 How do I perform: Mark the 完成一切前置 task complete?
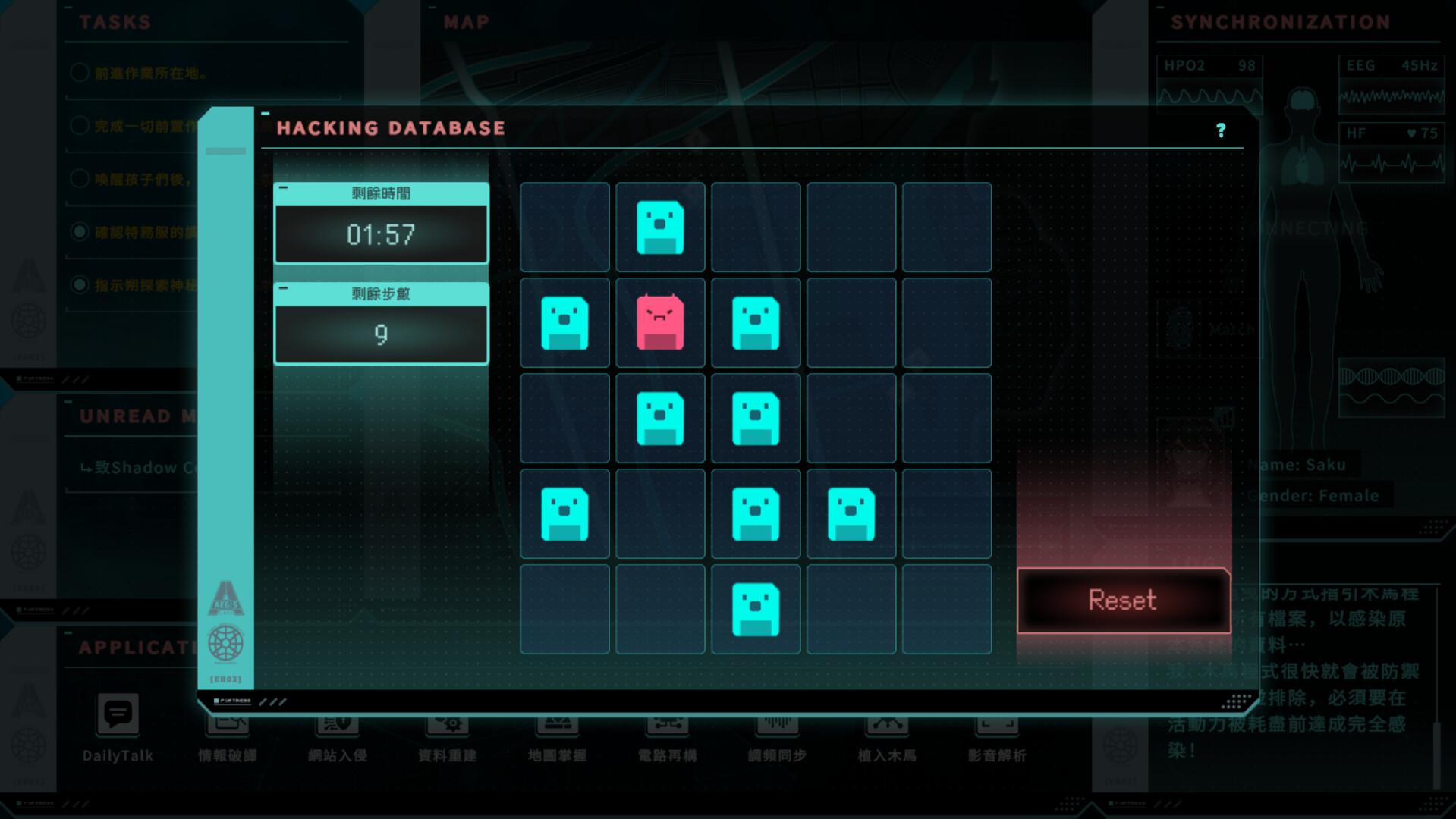pyautogui.click(x=80, y=125)
